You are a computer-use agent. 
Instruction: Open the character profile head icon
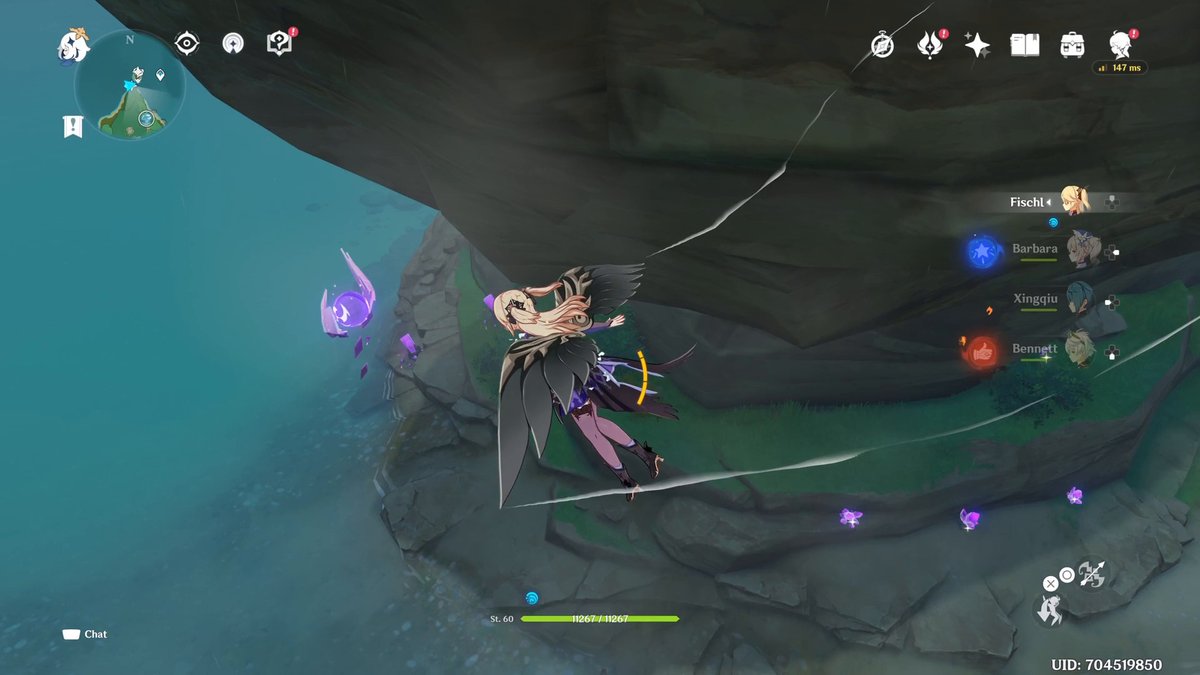pos(1120,45)
